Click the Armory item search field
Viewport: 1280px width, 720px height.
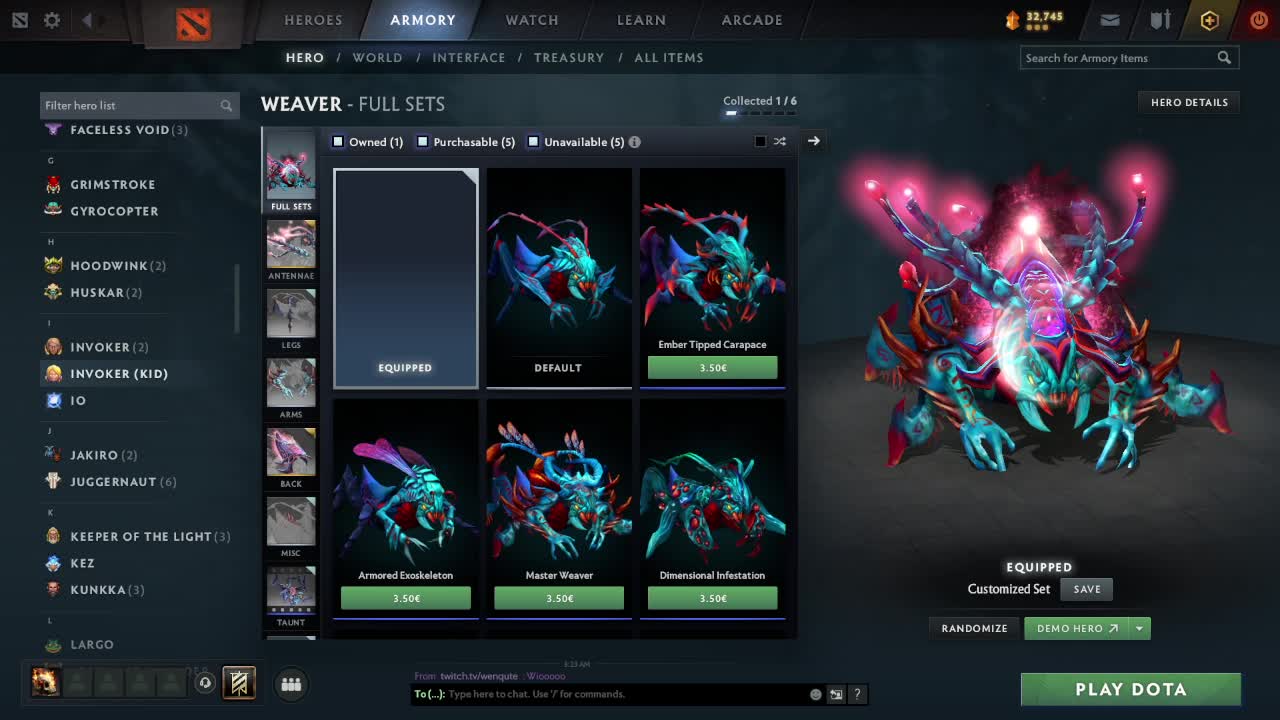click(x=1118, y=58)
